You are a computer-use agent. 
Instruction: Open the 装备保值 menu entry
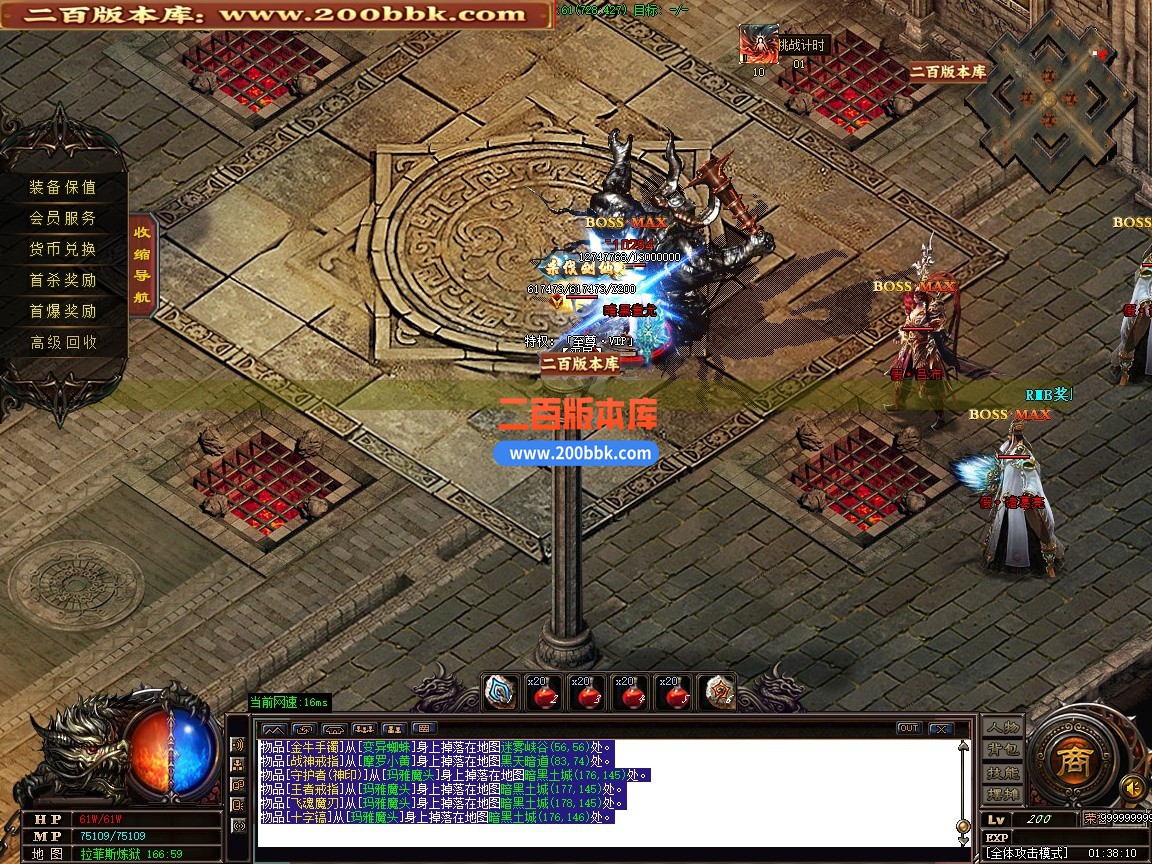(x=63, y=187)
